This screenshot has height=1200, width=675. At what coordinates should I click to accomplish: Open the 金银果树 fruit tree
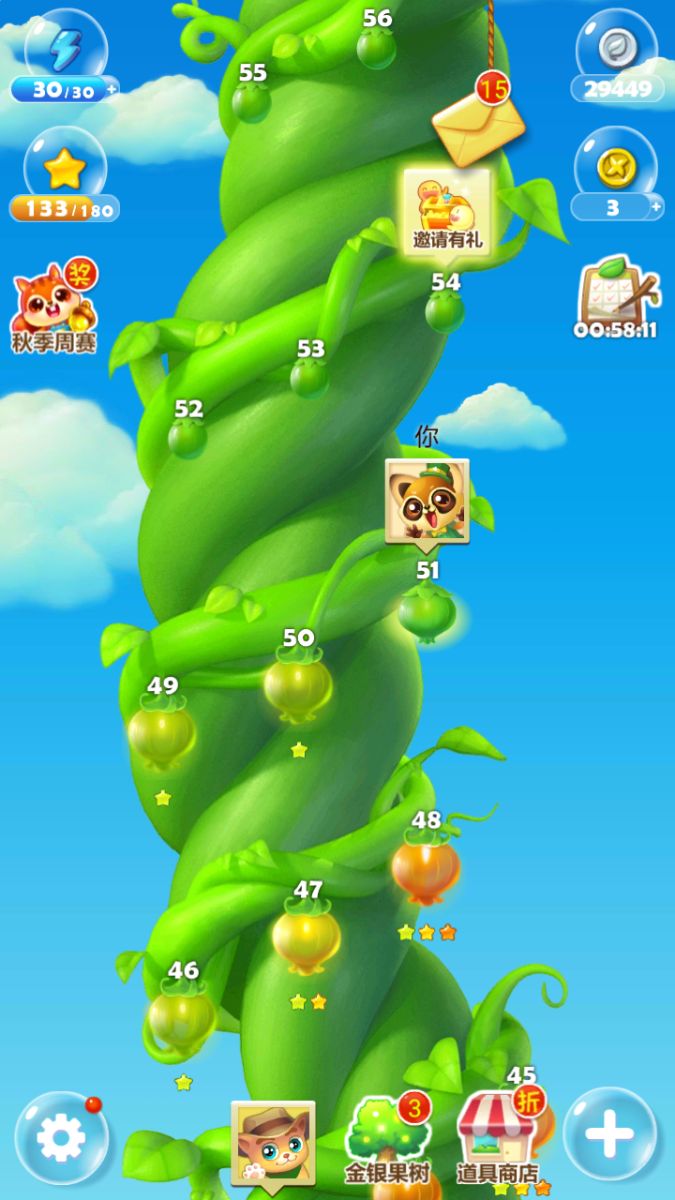point(387,1140)
